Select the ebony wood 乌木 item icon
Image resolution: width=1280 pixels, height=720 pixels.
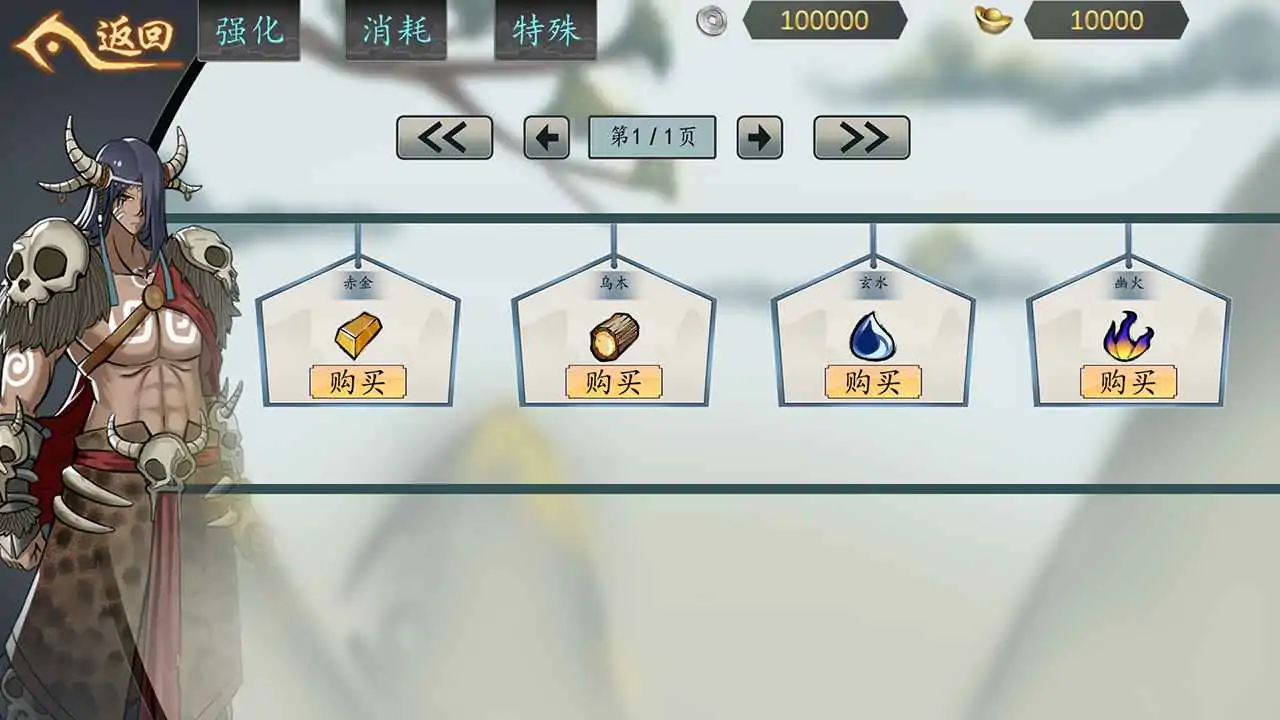coord(615,338)
